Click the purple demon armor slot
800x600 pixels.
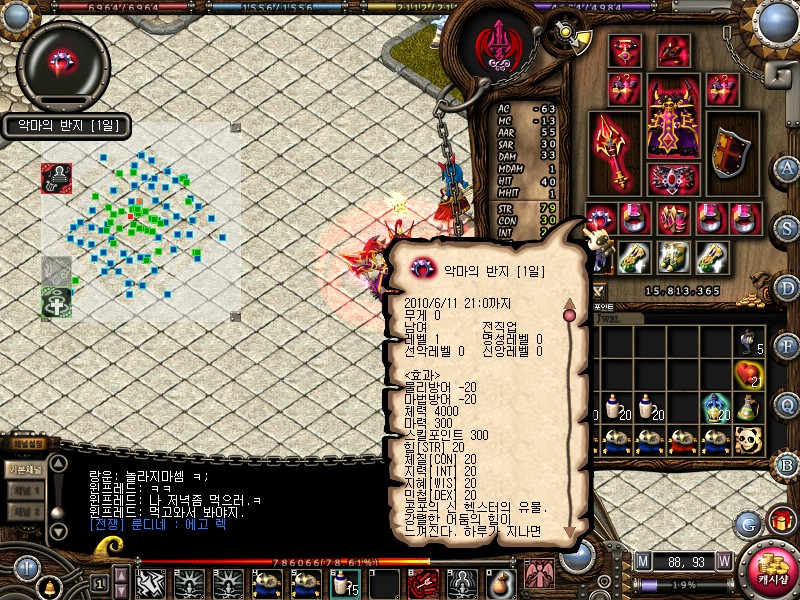(x=672, y=118)
